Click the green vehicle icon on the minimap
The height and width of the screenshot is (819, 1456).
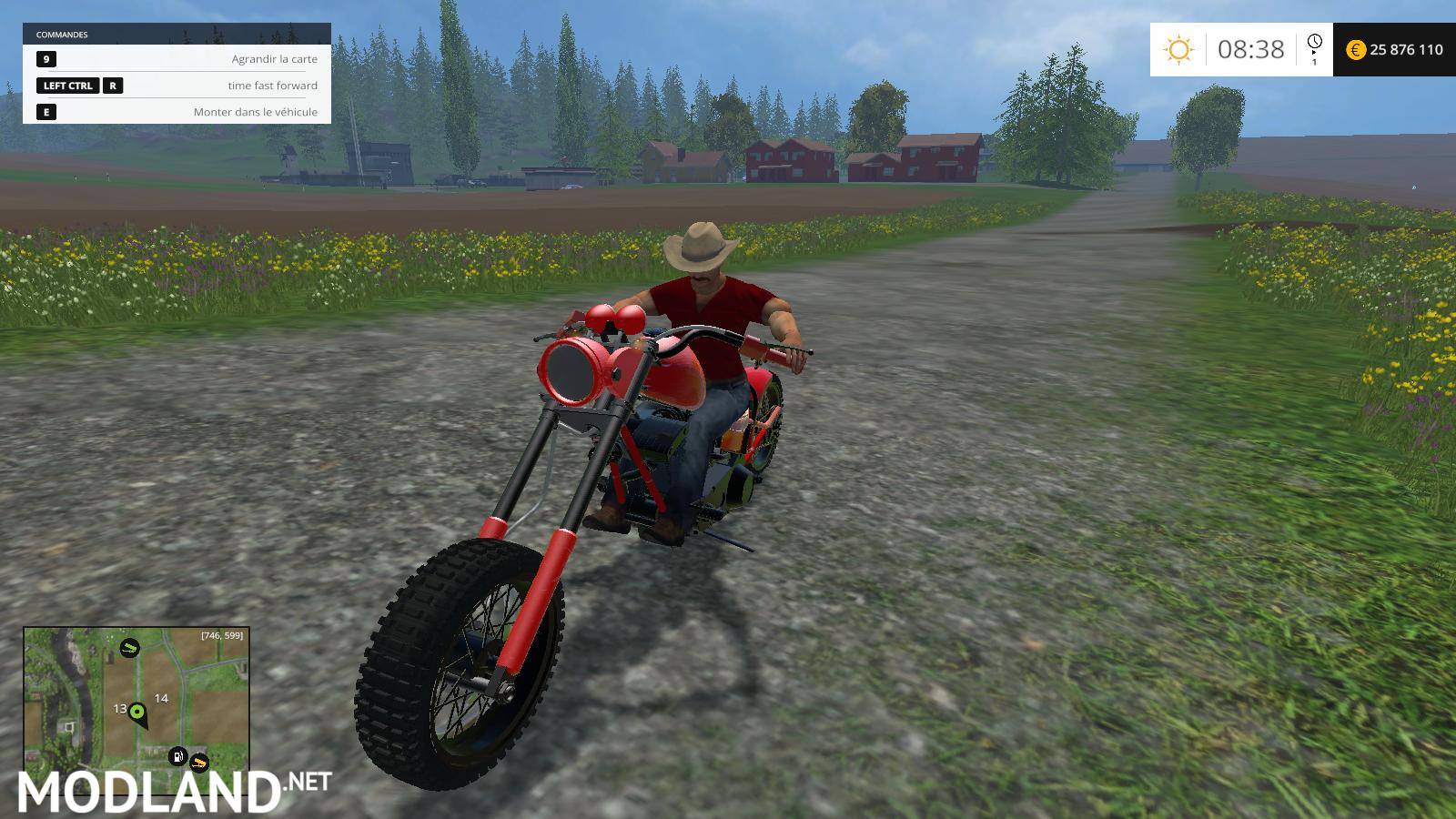click(x=130, y=649)
